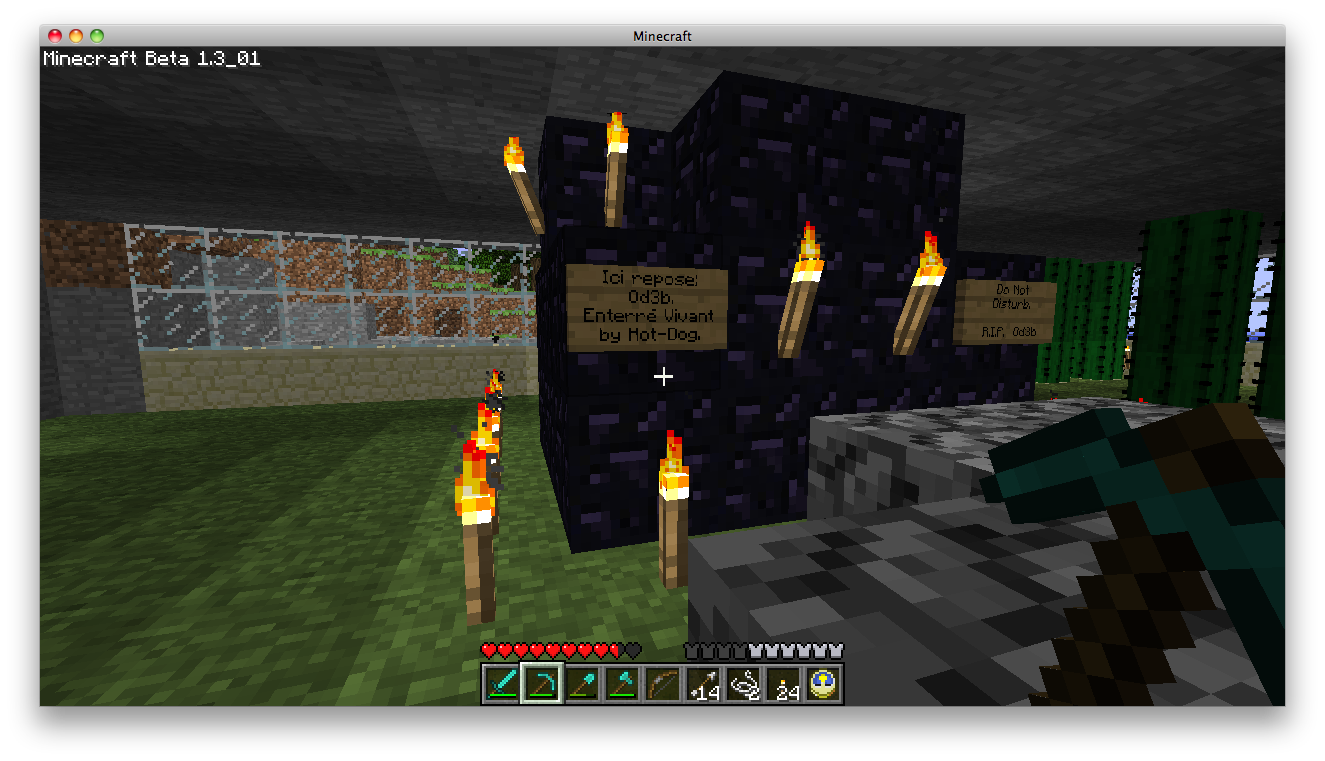Pick the string item hotbar slot

coord(743,684)
